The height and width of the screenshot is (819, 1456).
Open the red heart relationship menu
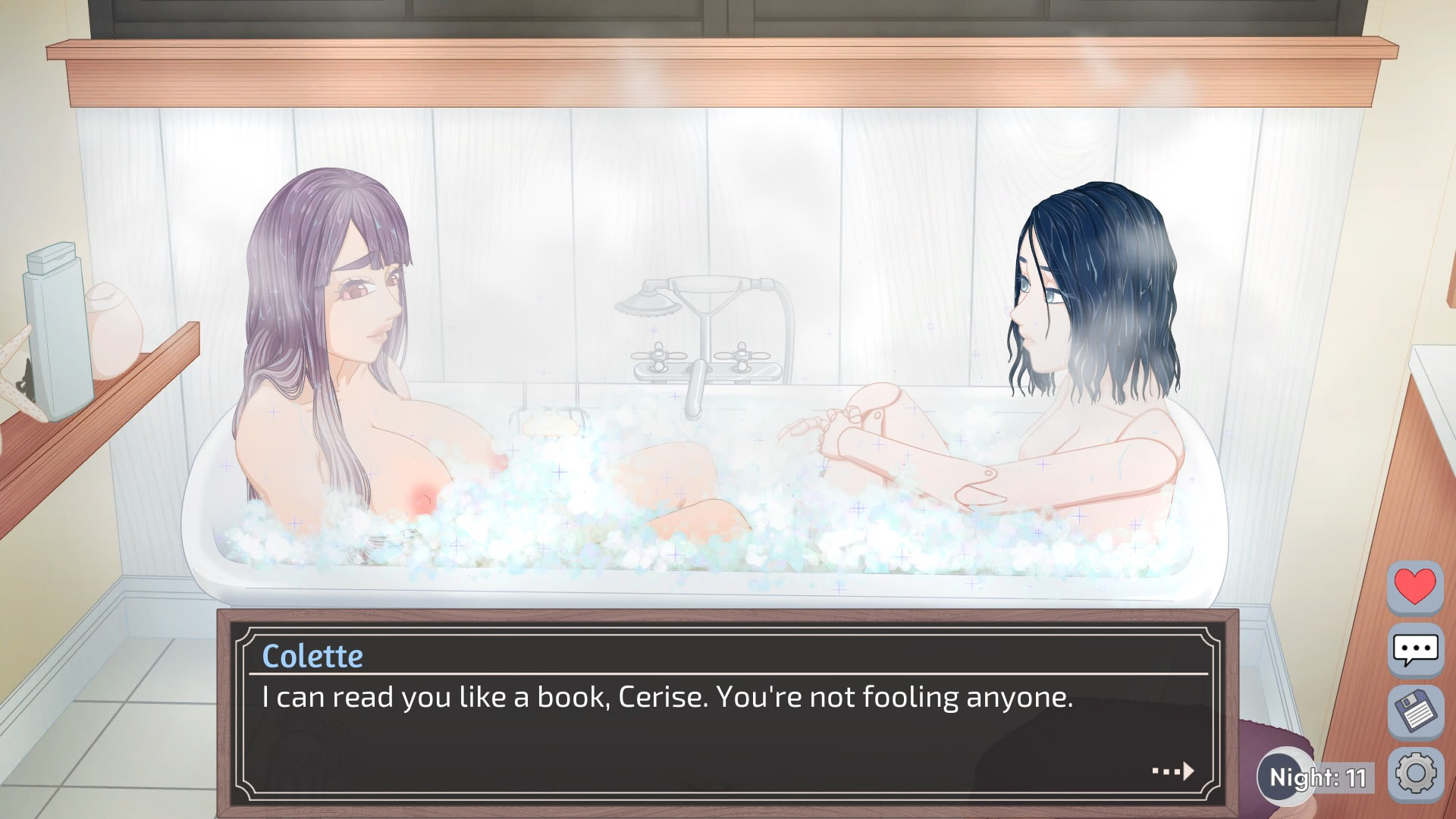pyautogui.click(x=1415, y=586)
